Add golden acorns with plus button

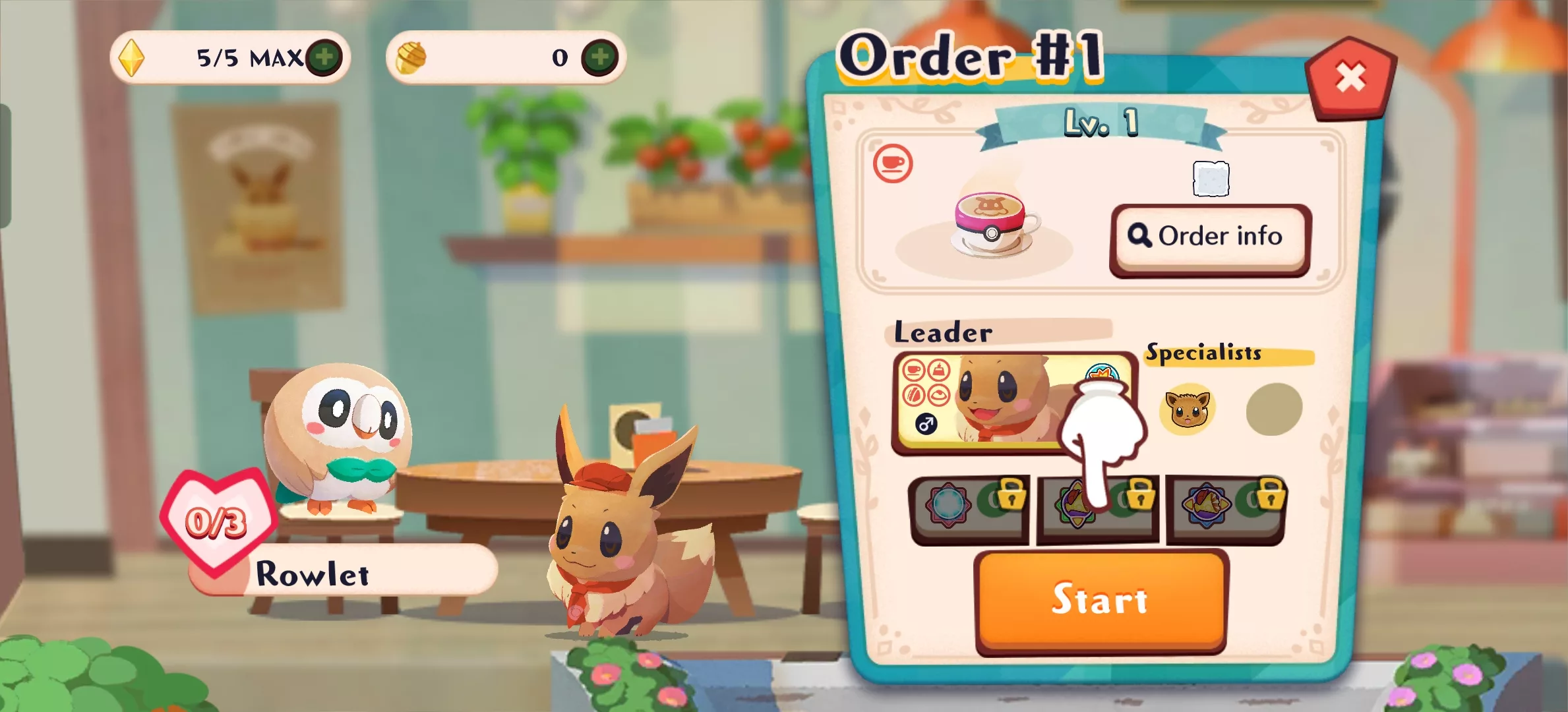(599, 57)
